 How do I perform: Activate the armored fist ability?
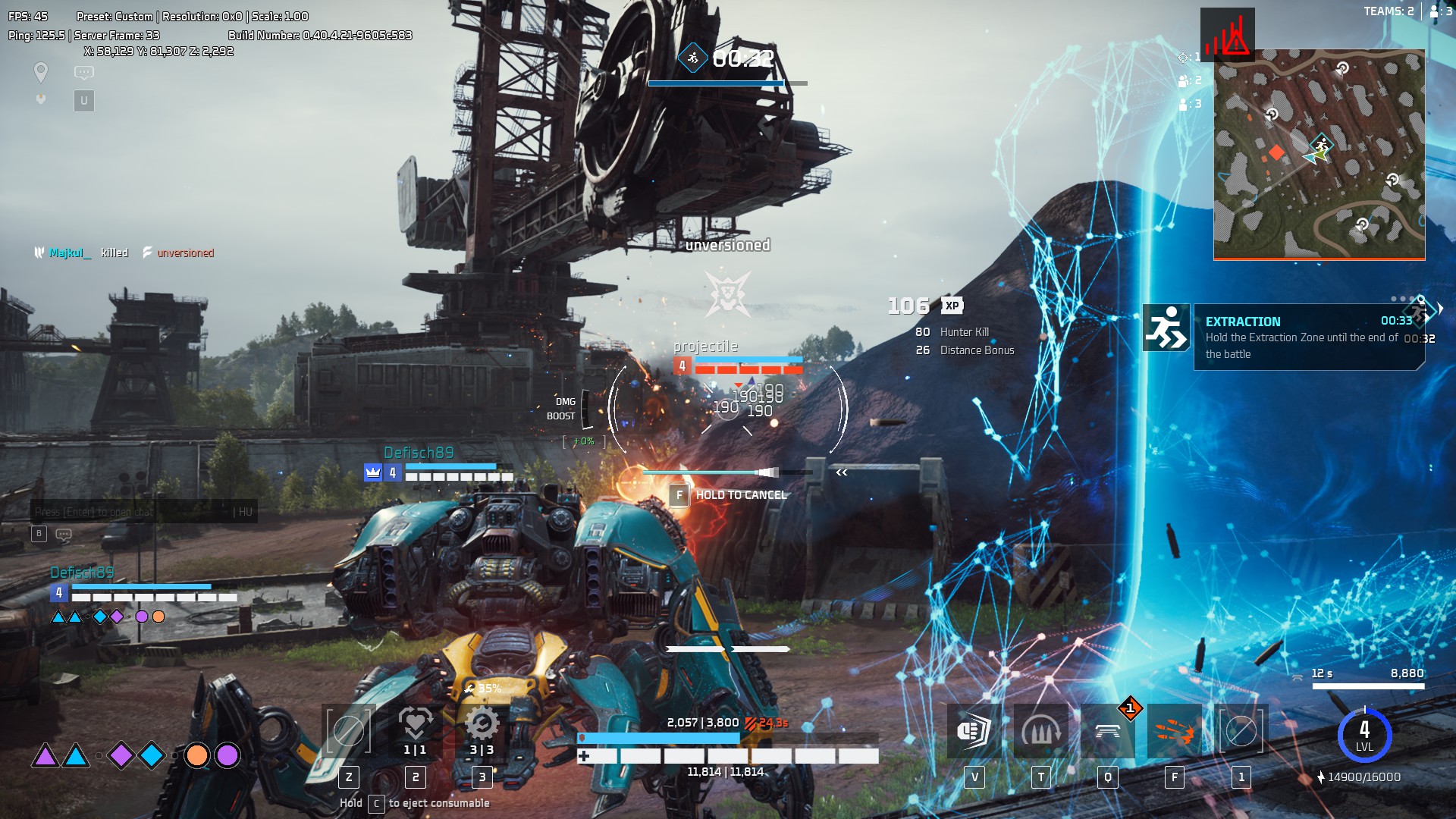pos(974,731)
